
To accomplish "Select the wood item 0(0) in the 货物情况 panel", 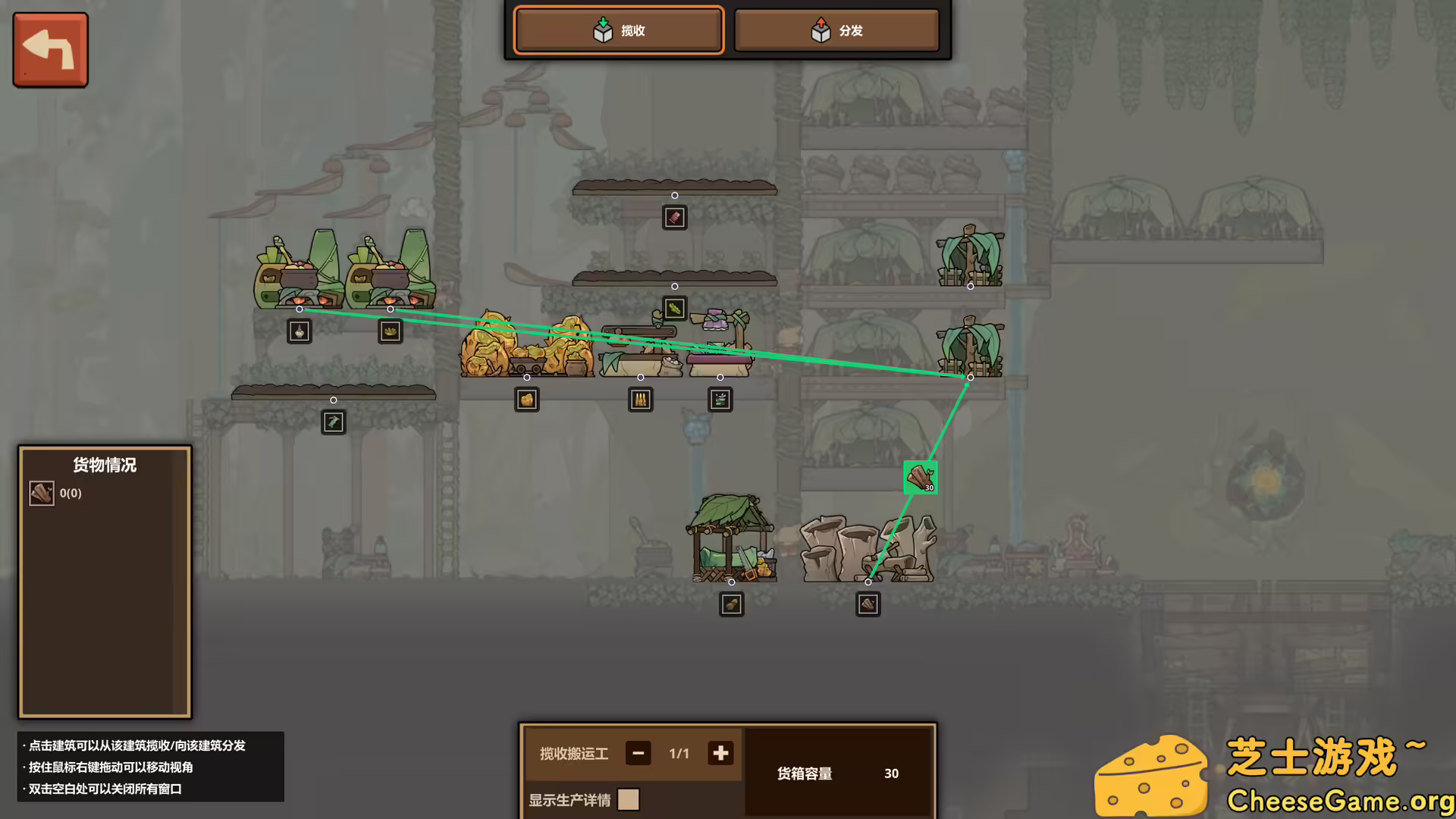I will pyautogui.click(x=42, y=493).
